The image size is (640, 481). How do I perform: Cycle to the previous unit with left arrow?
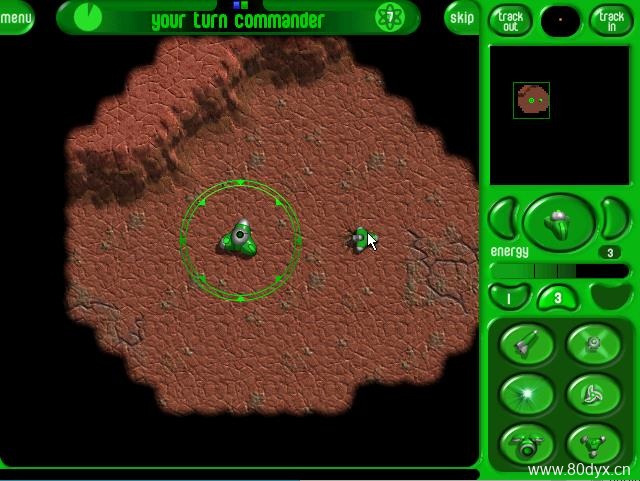pyautogui.click(x=505, y=218)
